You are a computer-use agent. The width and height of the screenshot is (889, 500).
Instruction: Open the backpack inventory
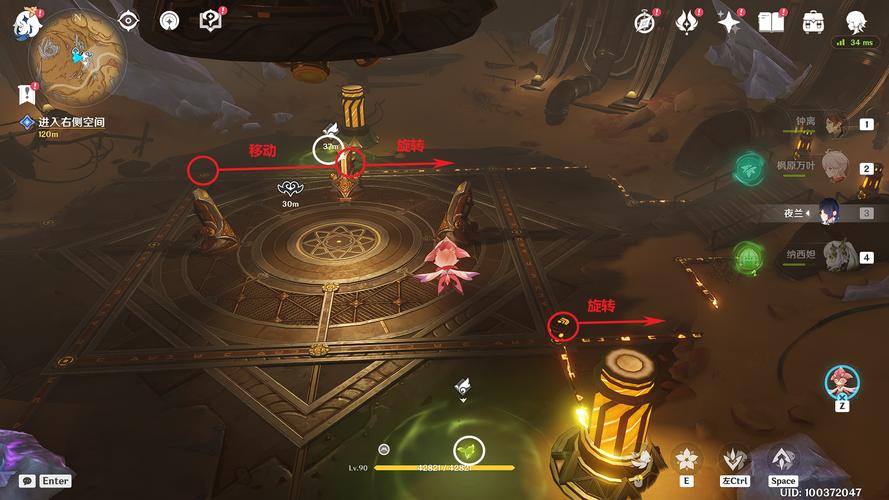click(813, 21)
